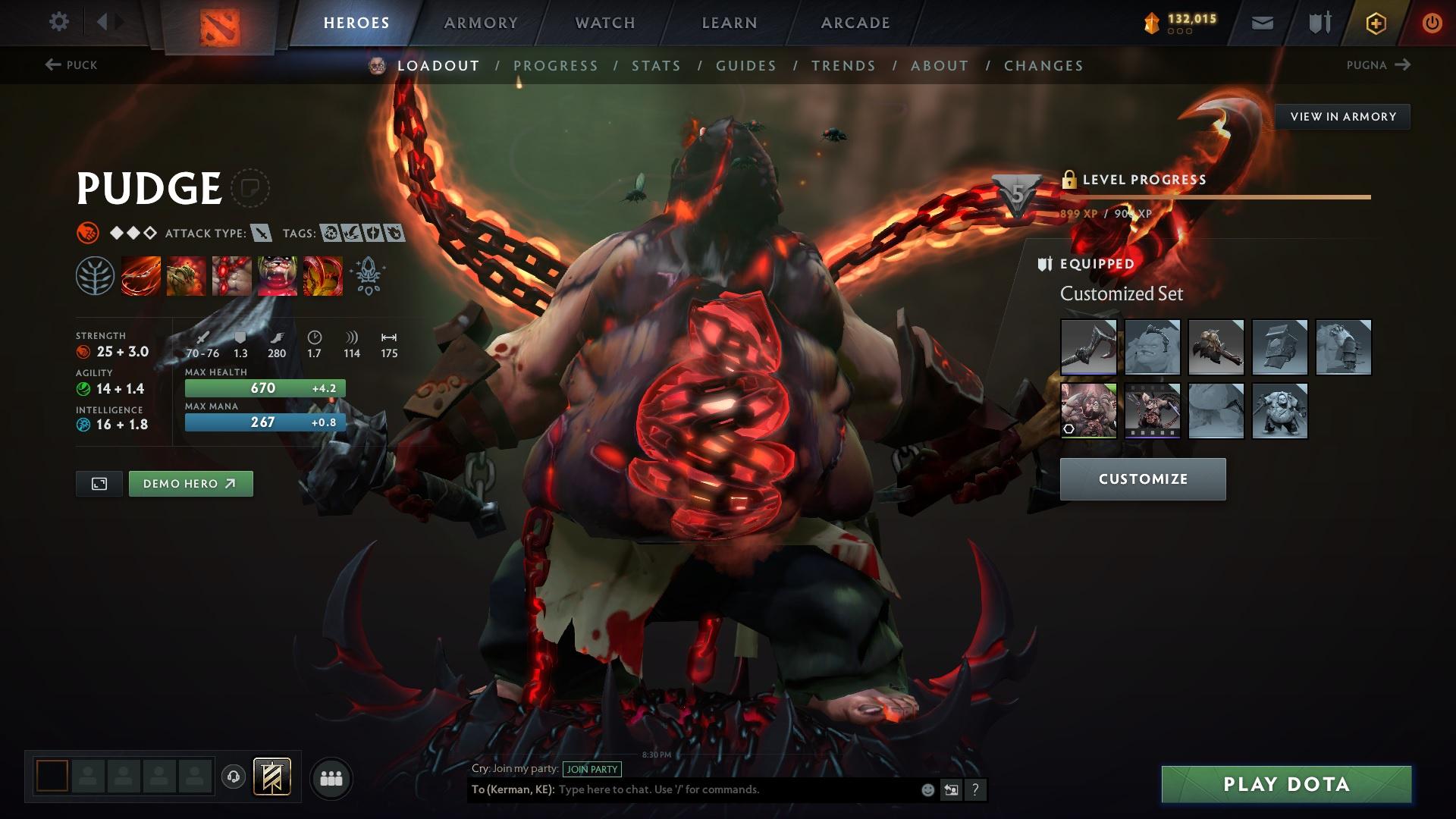View the Flesh Heap ability icon
Screen dimensions: 1456x819
click(232, 275)
